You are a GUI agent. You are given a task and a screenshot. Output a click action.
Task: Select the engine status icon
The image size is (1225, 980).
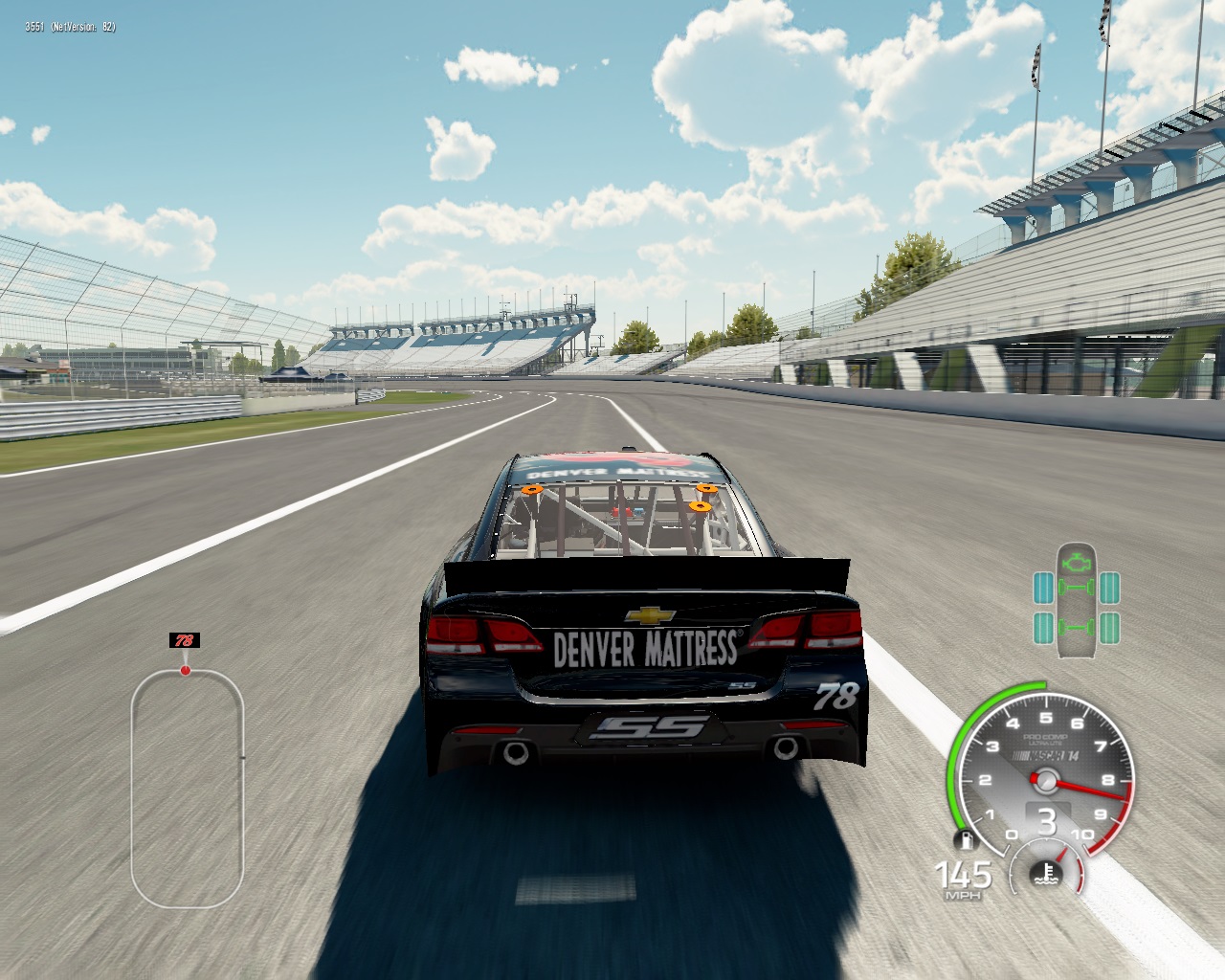[1078, 557]
